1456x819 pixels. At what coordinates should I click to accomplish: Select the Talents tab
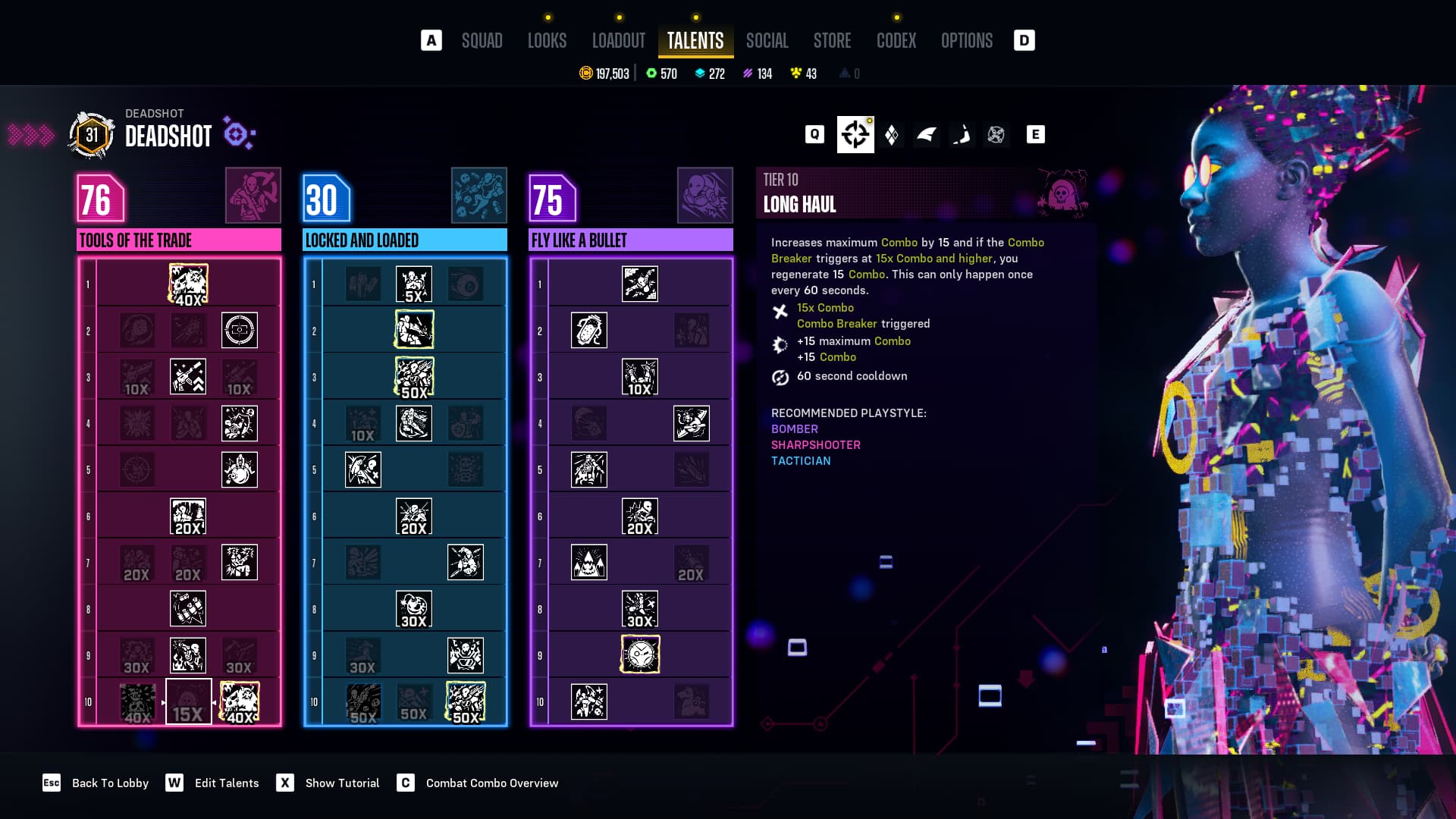pyautogui.click(x=695, y=41)
